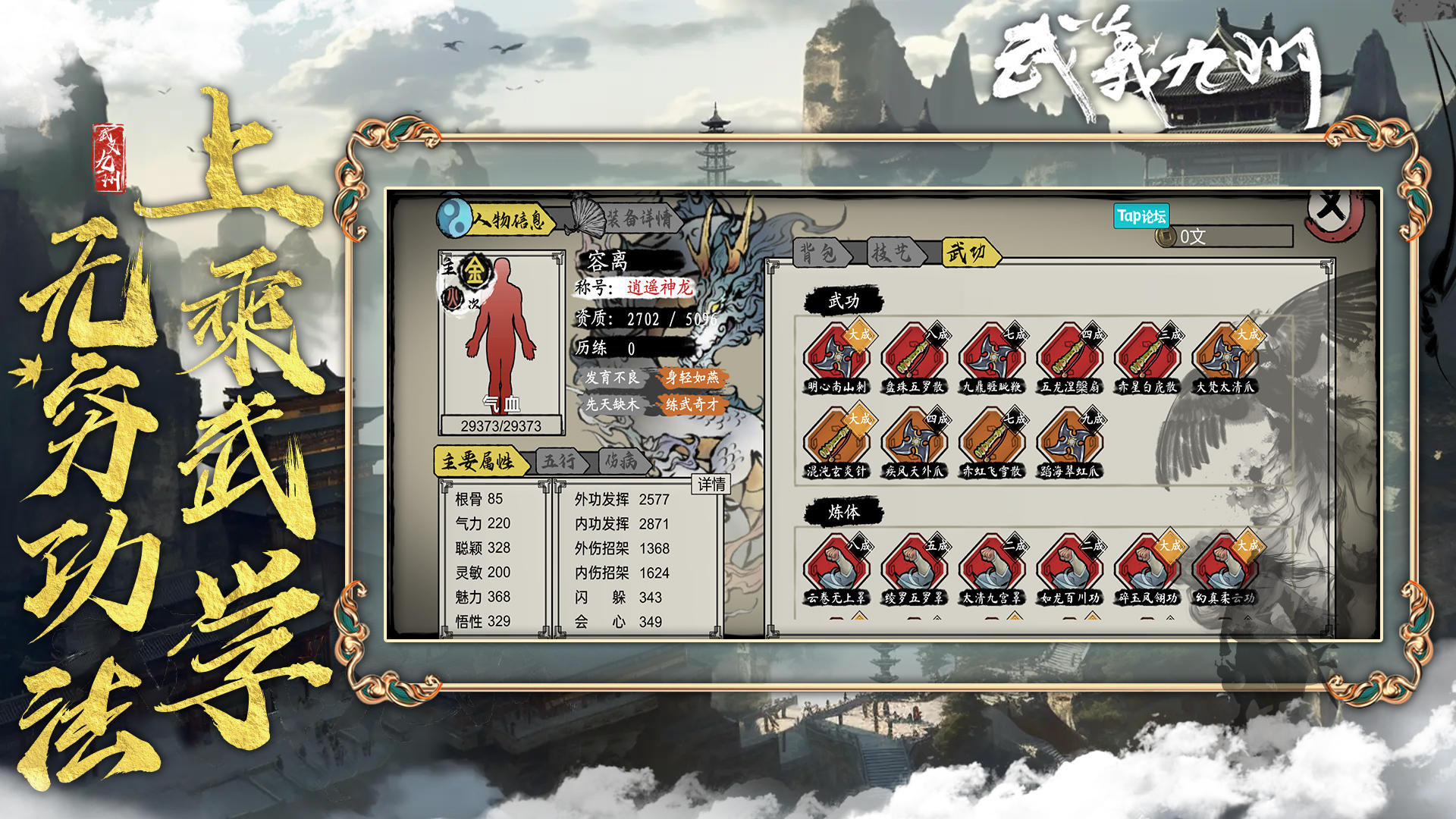Select the 云卷无上罩 body skill
This screenshot has height=819, width=1456.
tap(836, 568)
